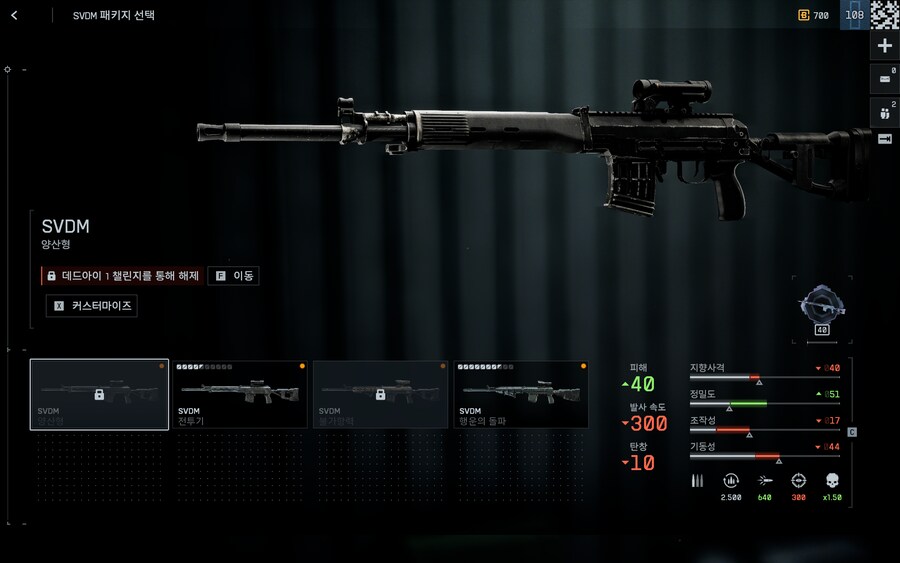Select the locked SVDM 불가항력 package

(x=380, y=394)
